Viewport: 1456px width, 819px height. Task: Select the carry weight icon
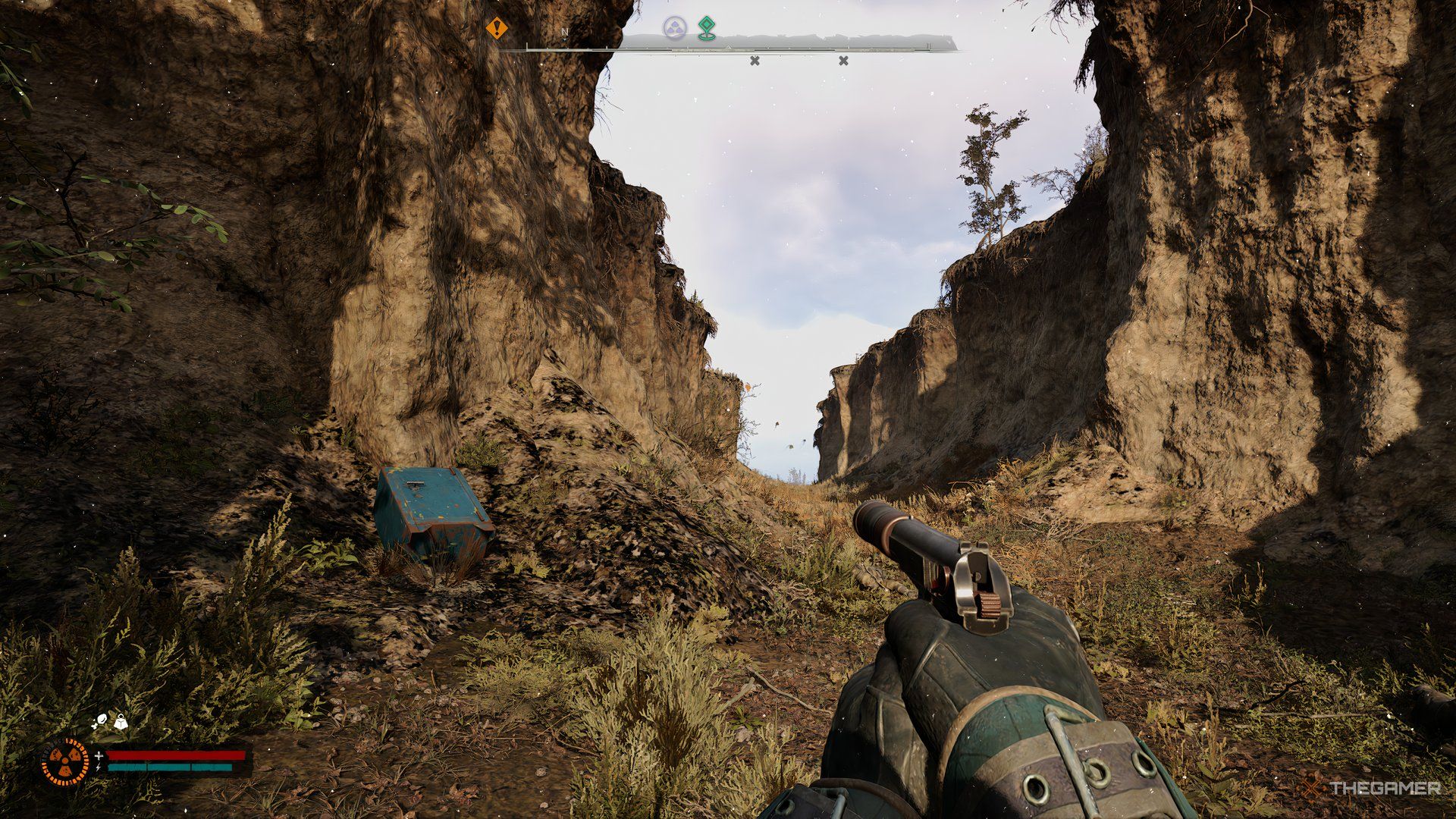pos(121,723)
